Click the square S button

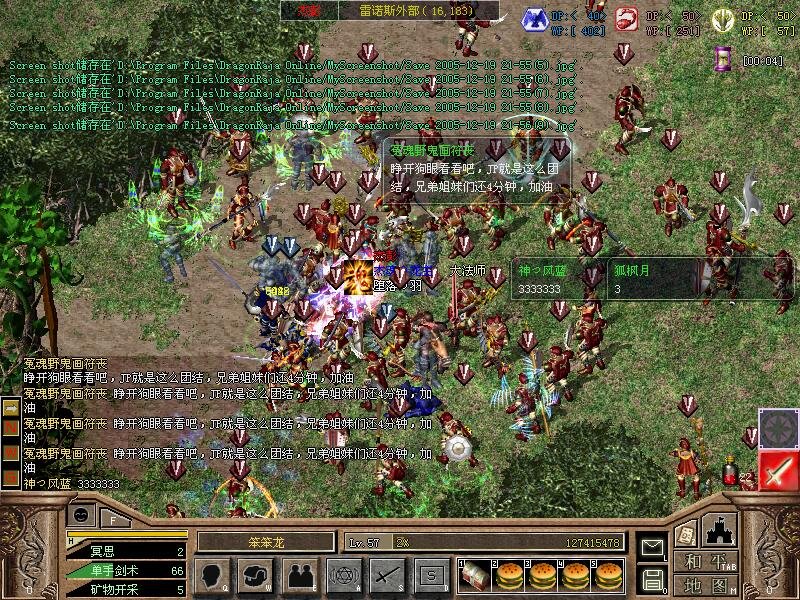tap(430, 575)
